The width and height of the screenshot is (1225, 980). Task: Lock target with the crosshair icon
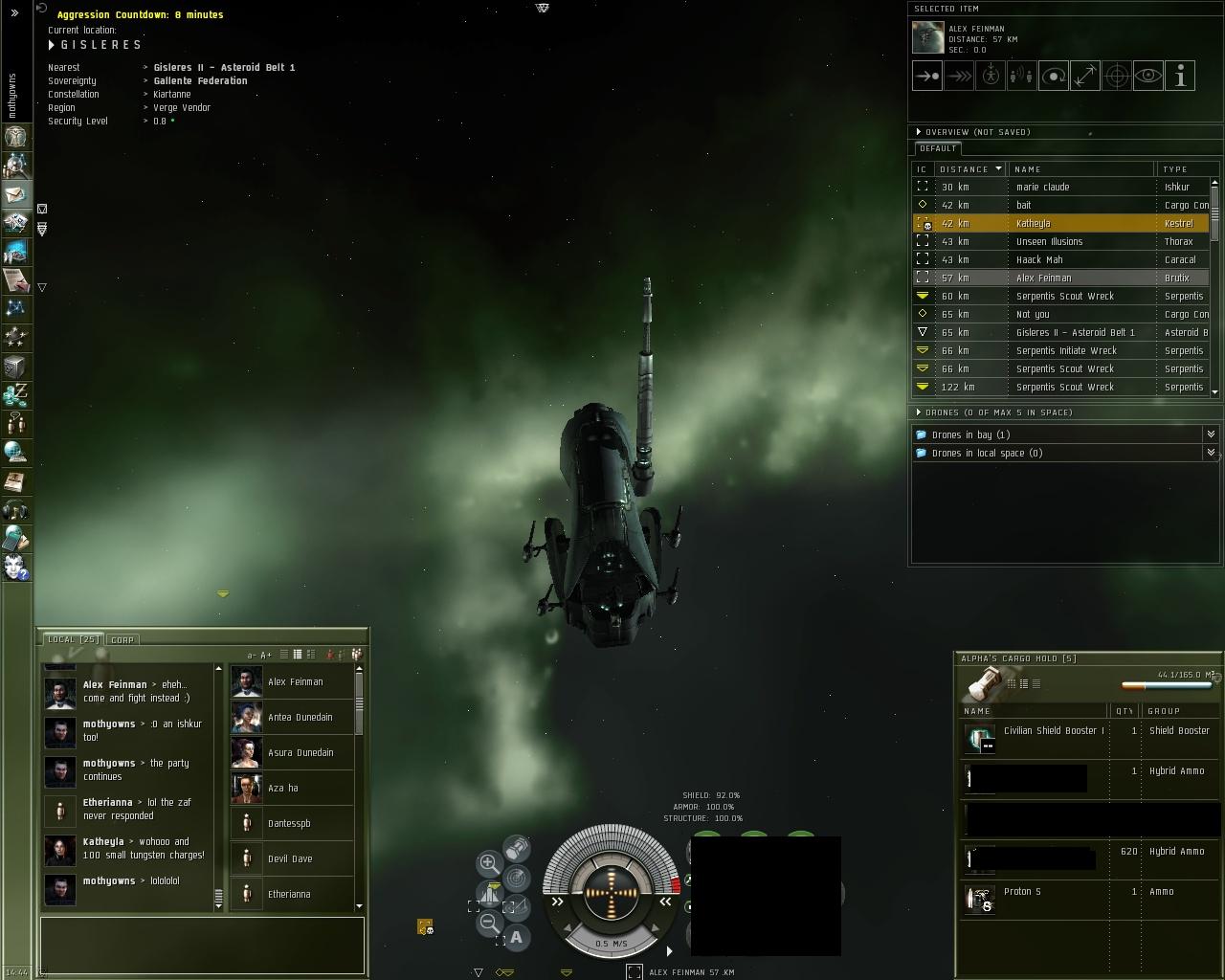tap(1117, 76)
